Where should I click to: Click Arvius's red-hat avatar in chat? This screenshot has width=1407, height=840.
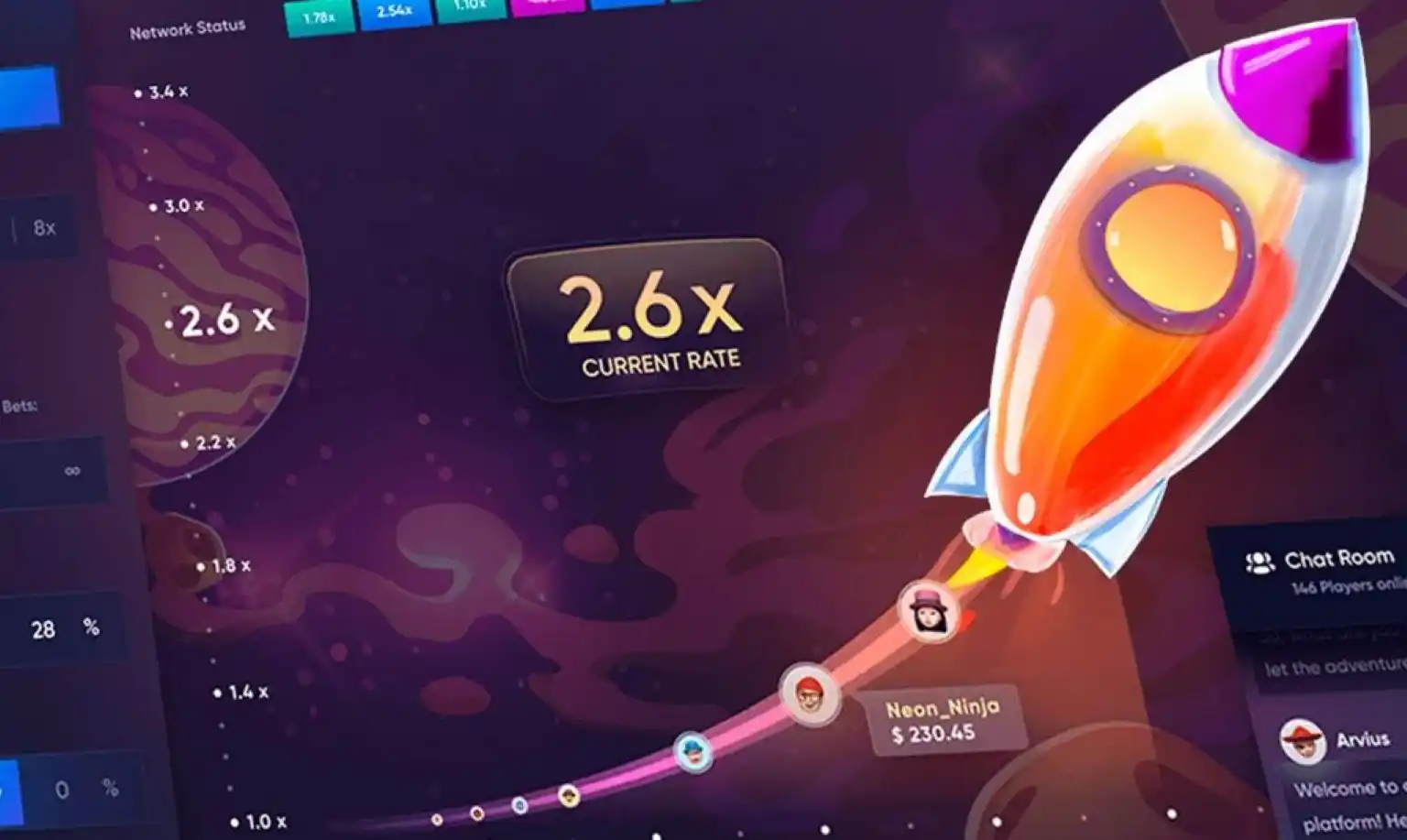tap(1302, 738)
